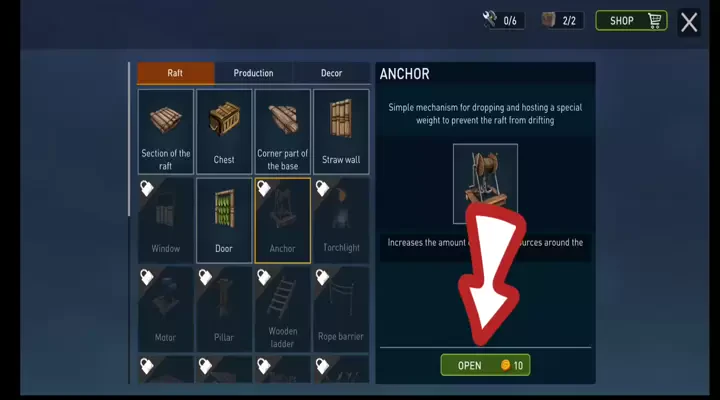720x400 pixels.
Task: Close the build menu with X
Action: 689,22
